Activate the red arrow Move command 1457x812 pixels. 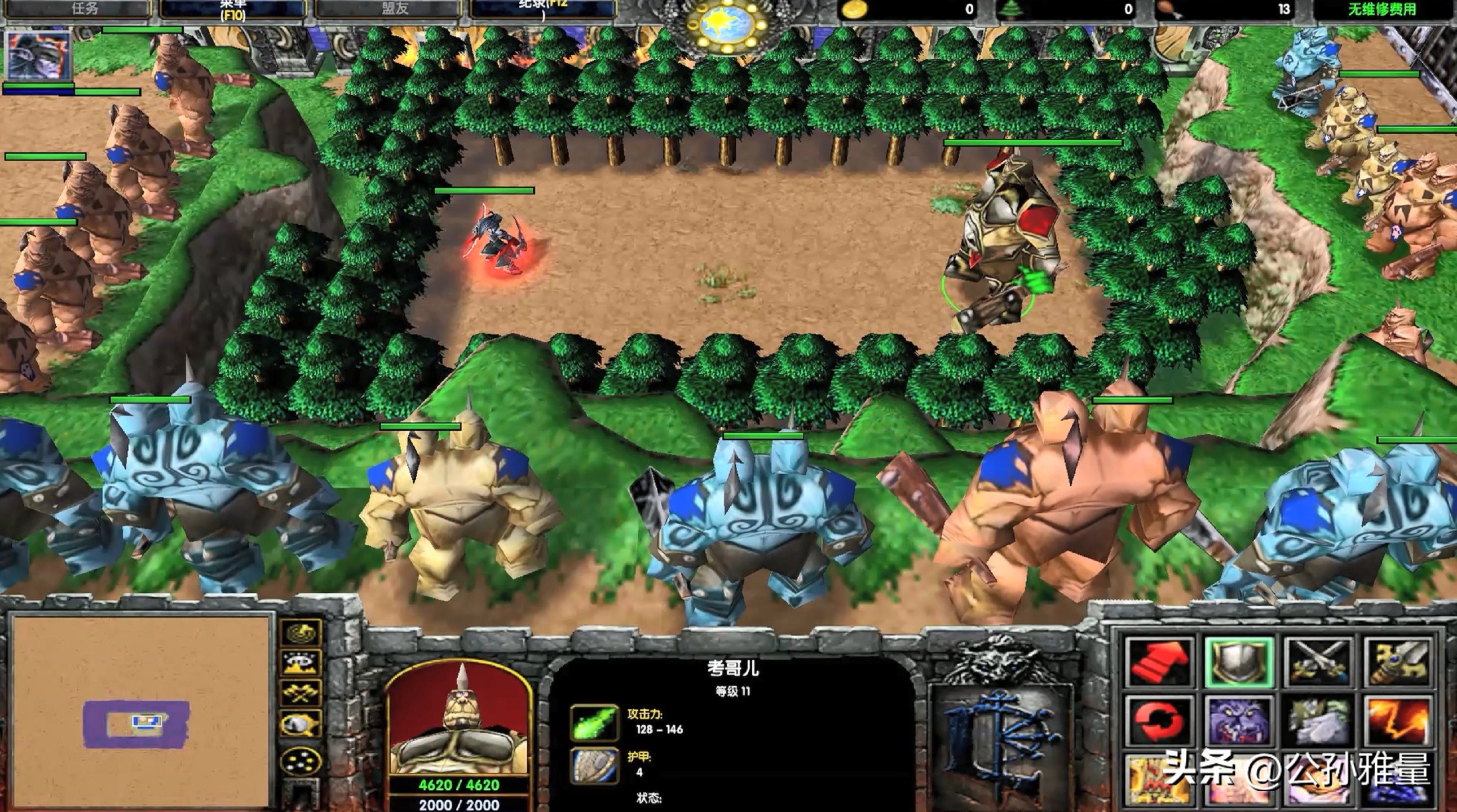(1159, 660)
